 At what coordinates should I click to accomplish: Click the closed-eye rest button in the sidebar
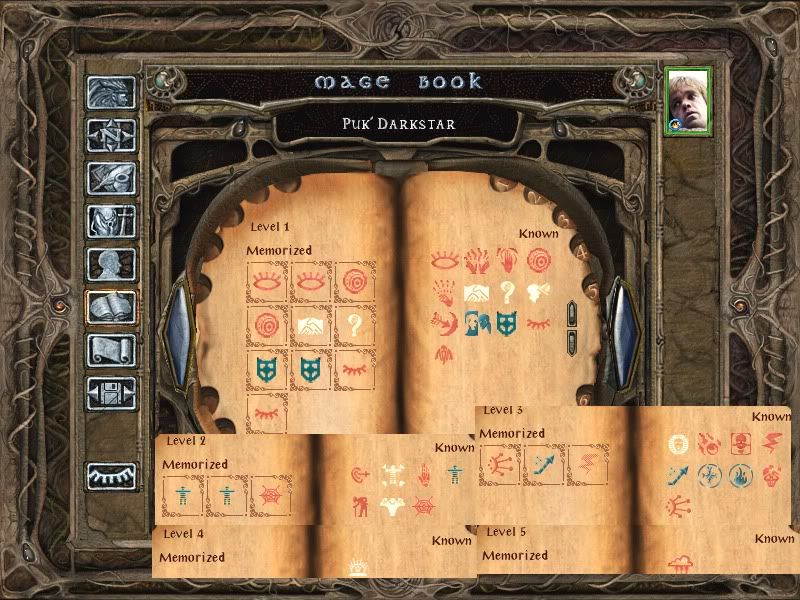111,476
